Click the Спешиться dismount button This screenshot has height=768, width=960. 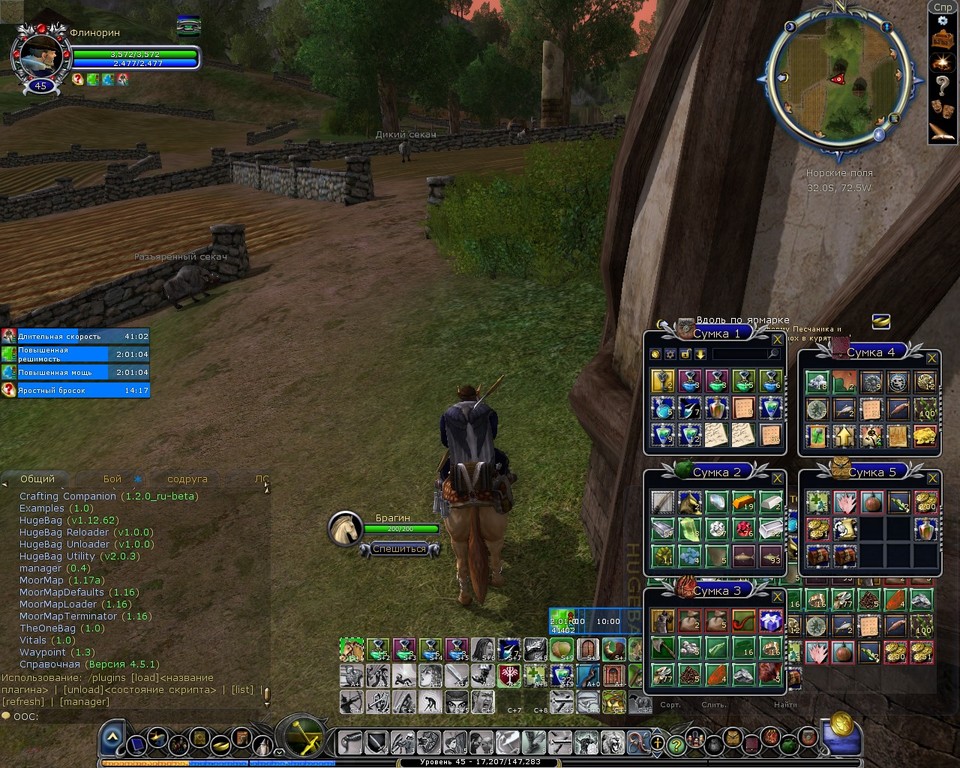(x=399, y=549)
